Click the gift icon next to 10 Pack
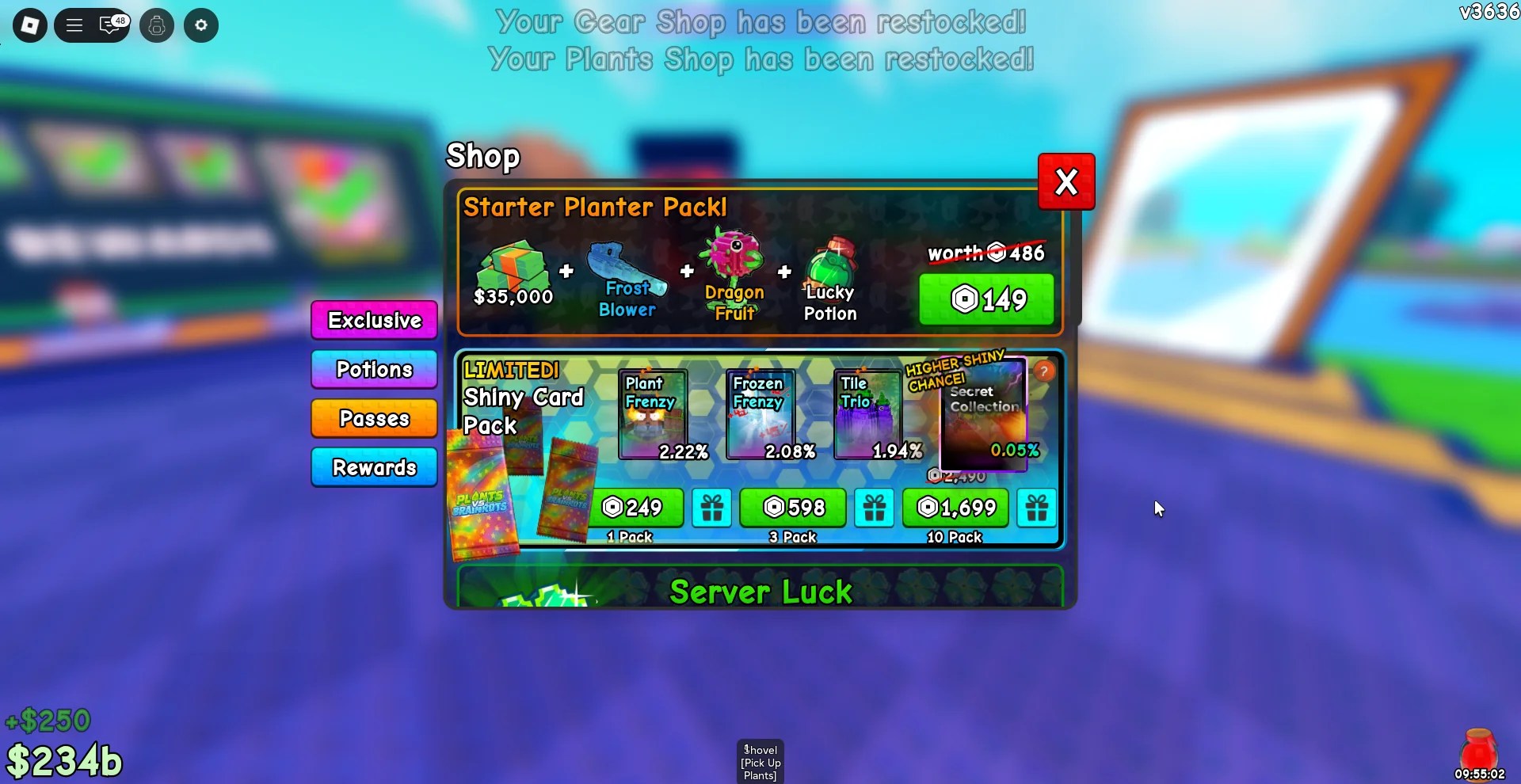The width and height of the screenshot is (1521, 784). pos(1035,508)
